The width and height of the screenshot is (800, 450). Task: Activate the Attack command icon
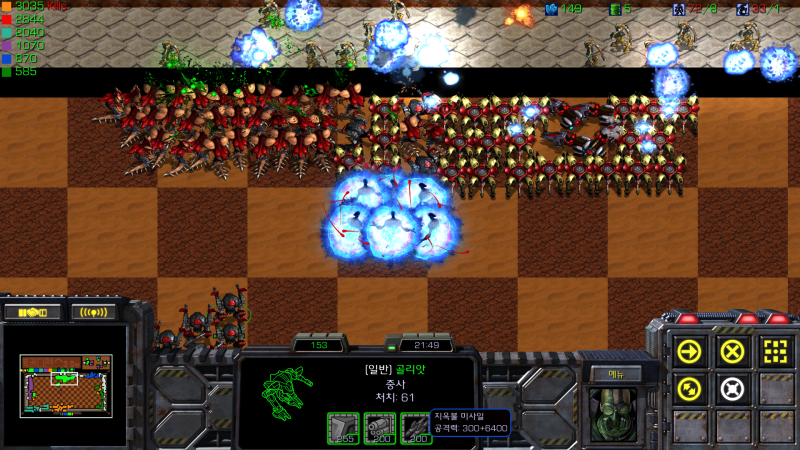click(x=774, y=351)
